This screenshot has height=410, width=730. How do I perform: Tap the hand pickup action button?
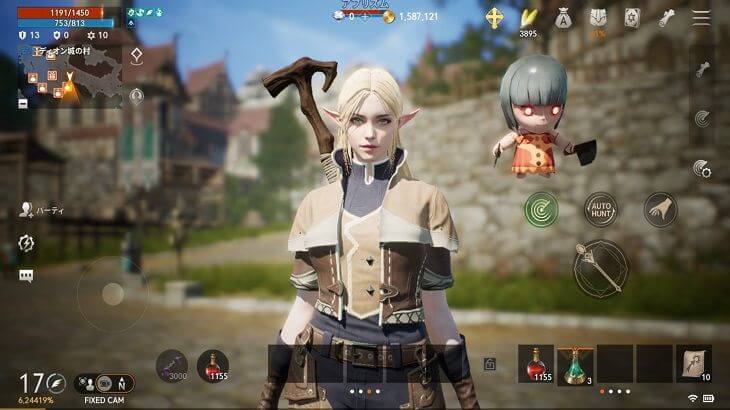pyautogui.click(x=660, y=209)
